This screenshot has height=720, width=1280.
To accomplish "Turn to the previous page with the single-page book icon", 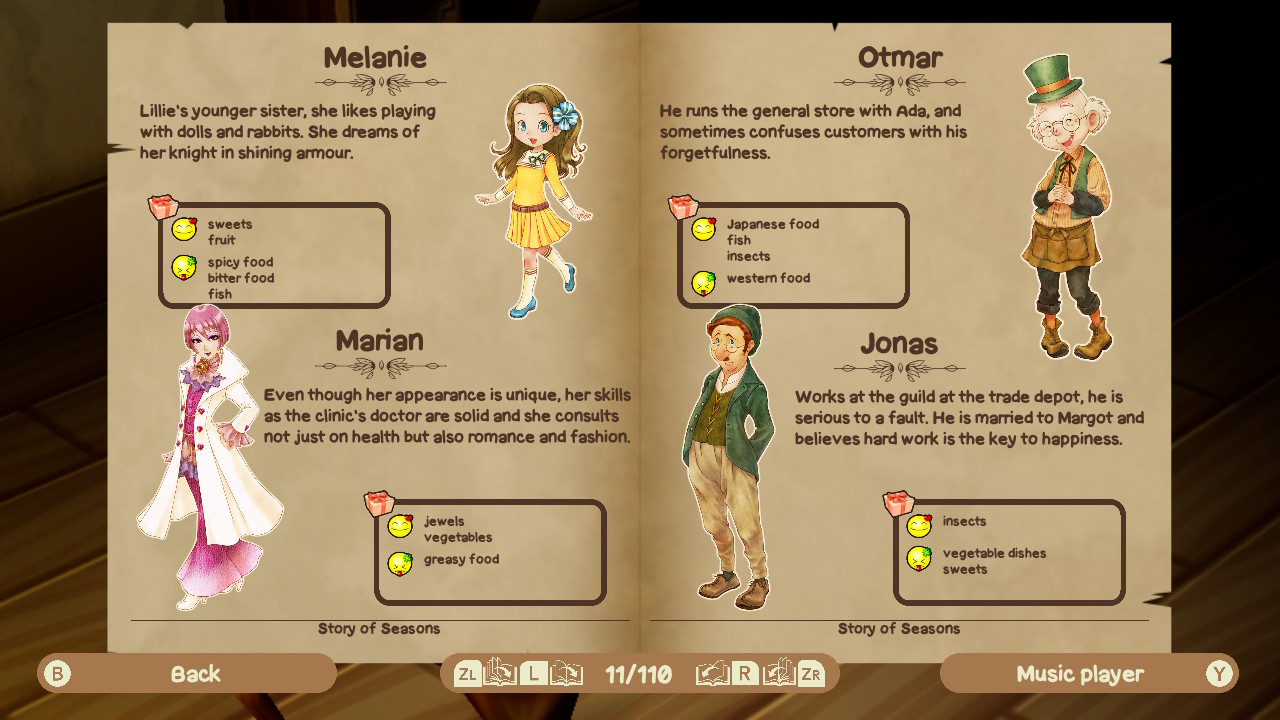I will pyautogui.click(x=566, y=673).
